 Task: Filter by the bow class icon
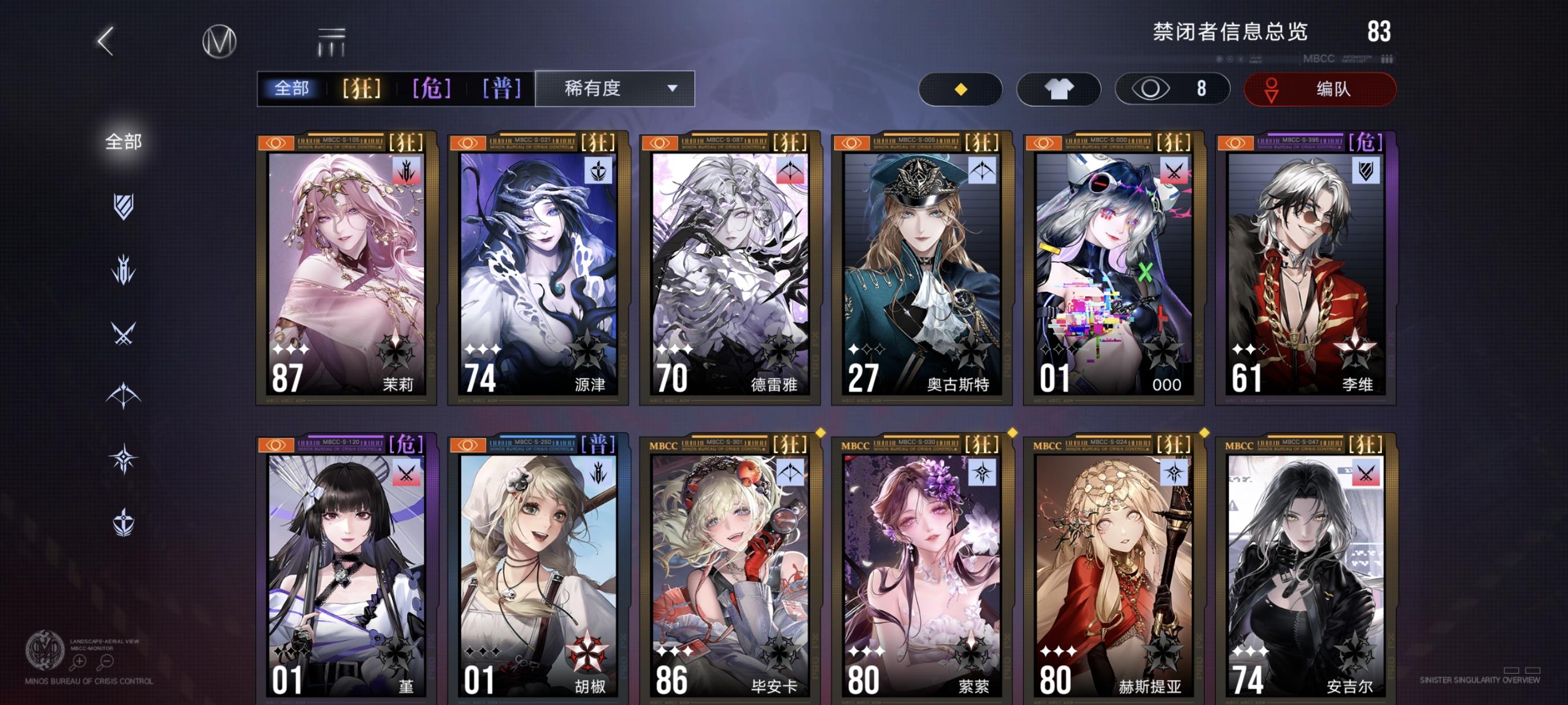pos(124,395)
